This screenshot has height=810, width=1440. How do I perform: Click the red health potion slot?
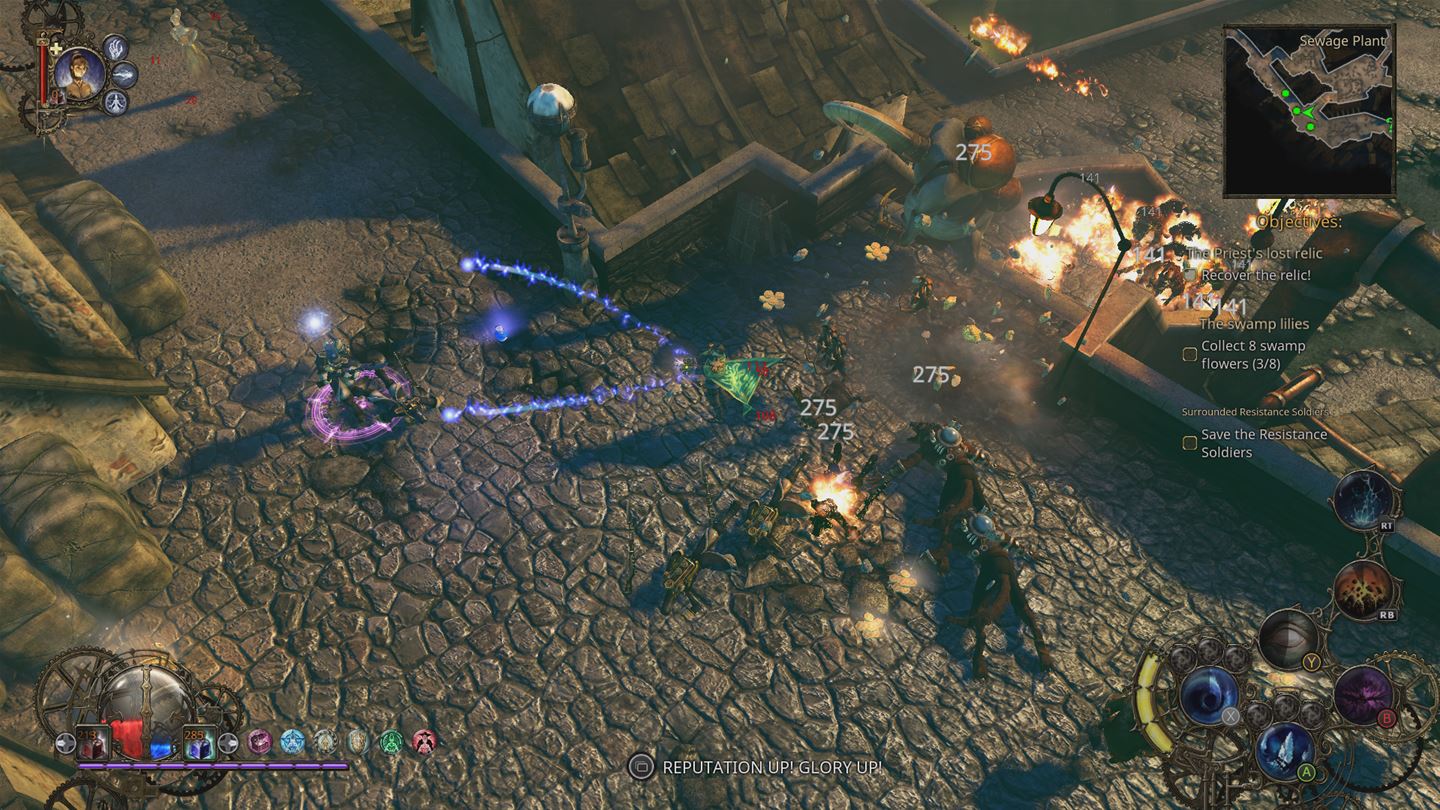click(x=91, y=744)
